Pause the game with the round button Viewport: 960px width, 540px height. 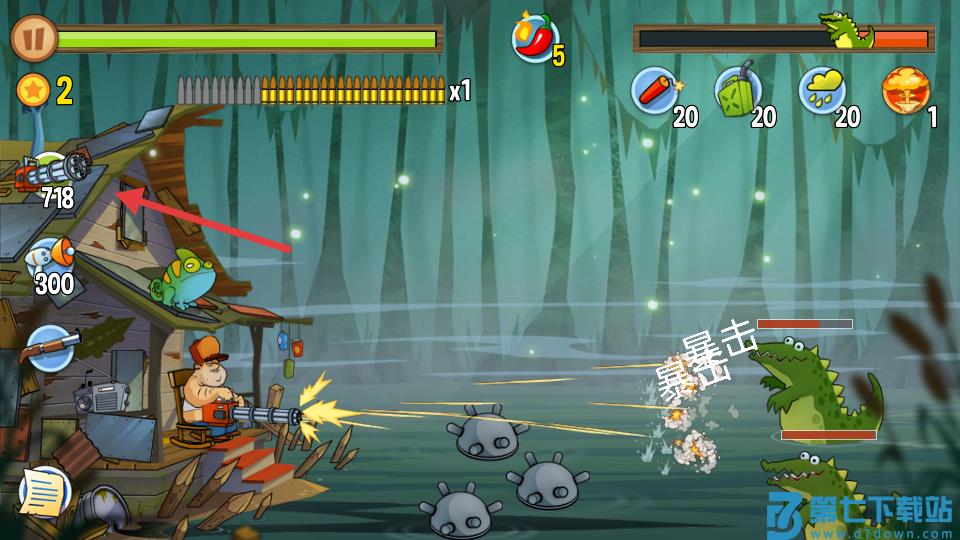[33, 39]
